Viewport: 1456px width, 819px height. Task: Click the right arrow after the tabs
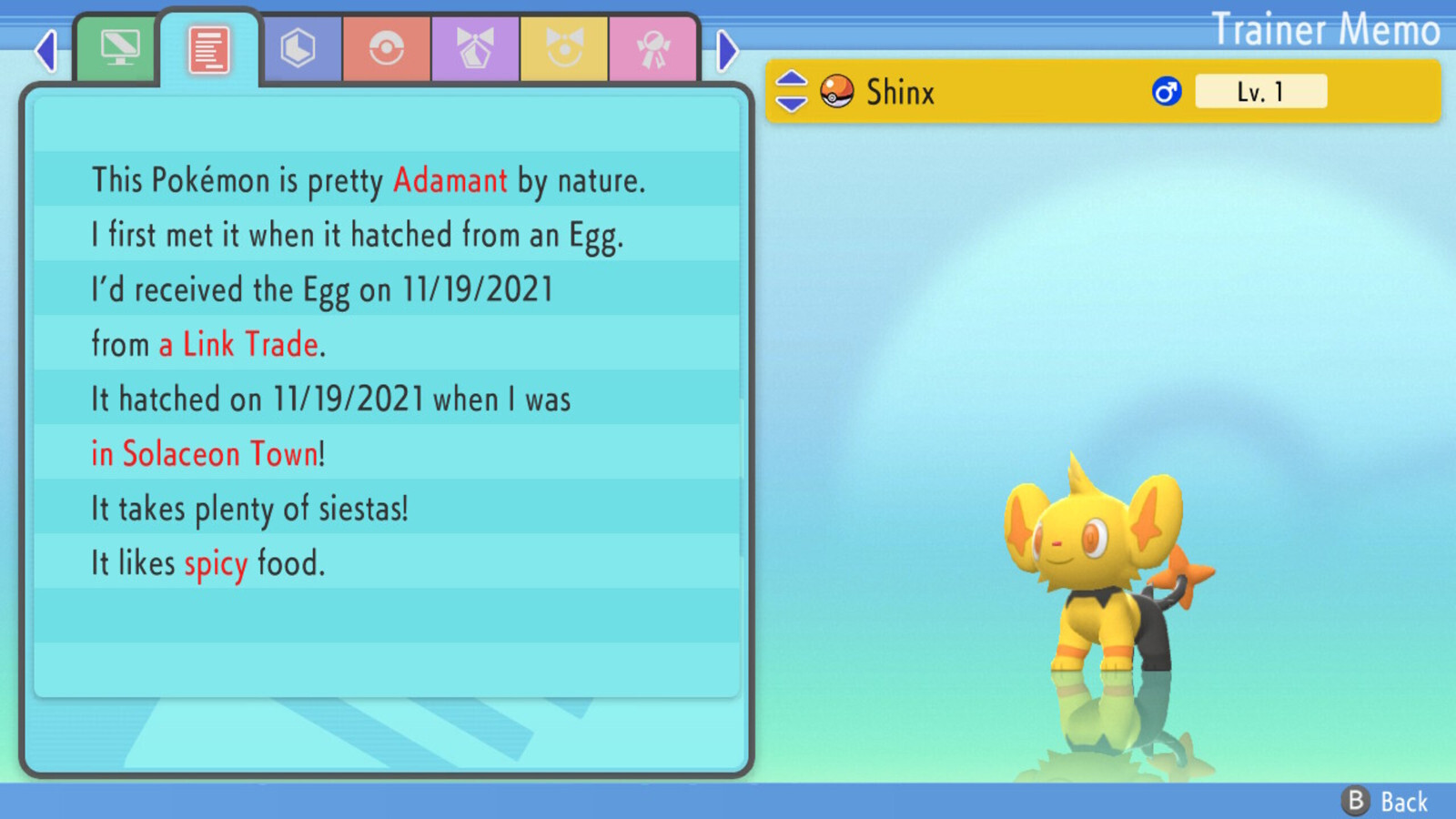(726, 51)
